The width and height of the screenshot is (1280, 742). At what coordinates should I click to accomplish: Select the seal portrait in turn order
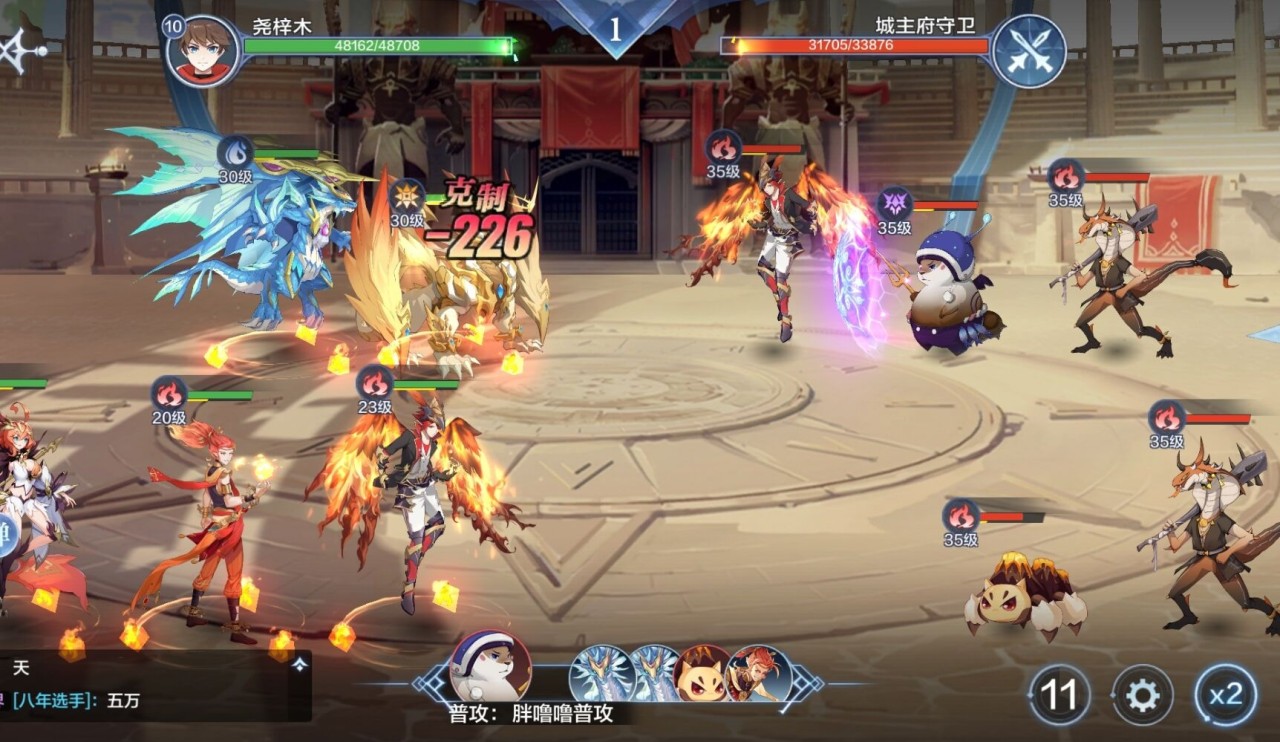tap(490, 666)
